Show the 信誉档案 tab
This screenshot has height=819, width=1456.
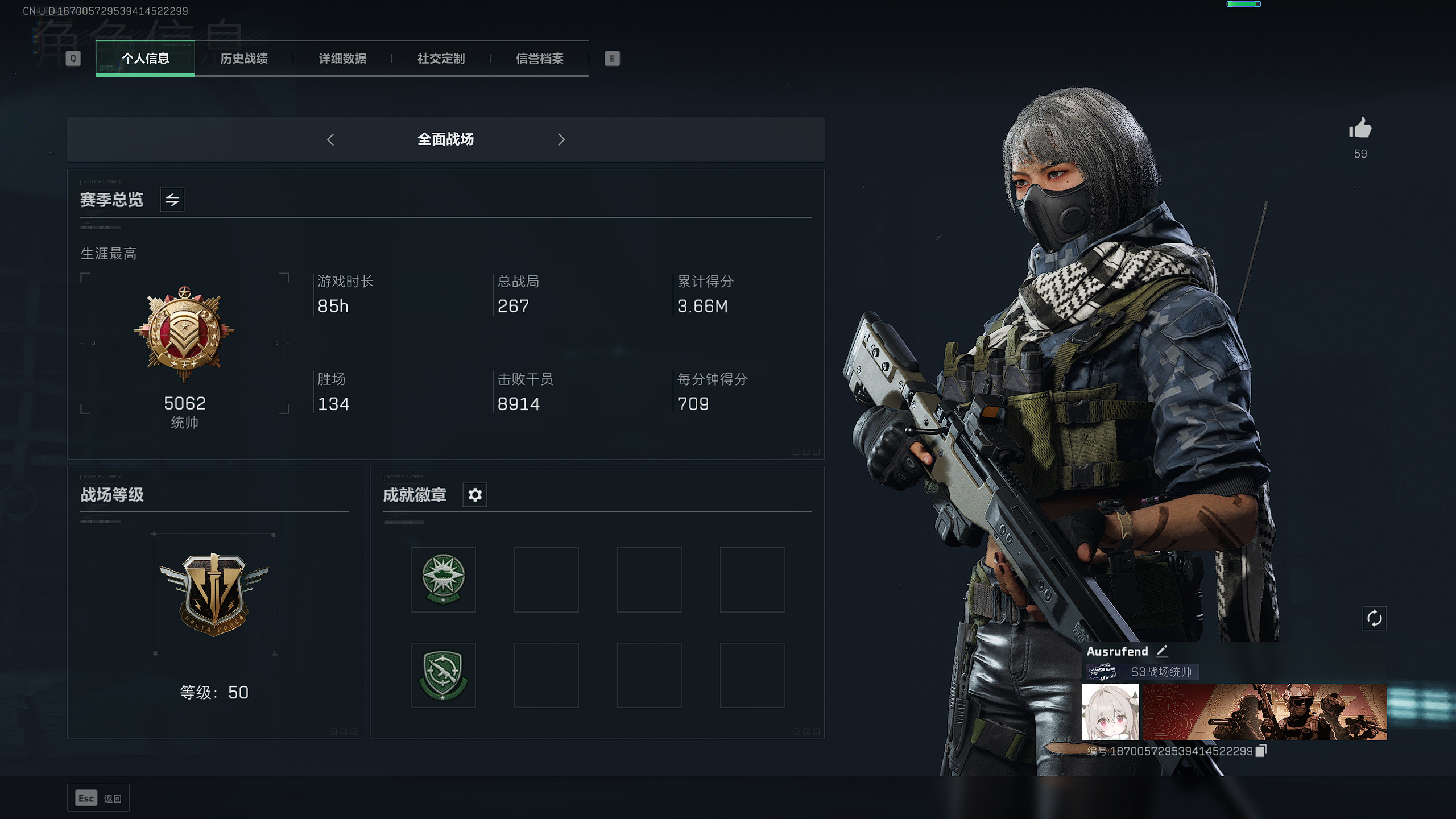[539, 59]
